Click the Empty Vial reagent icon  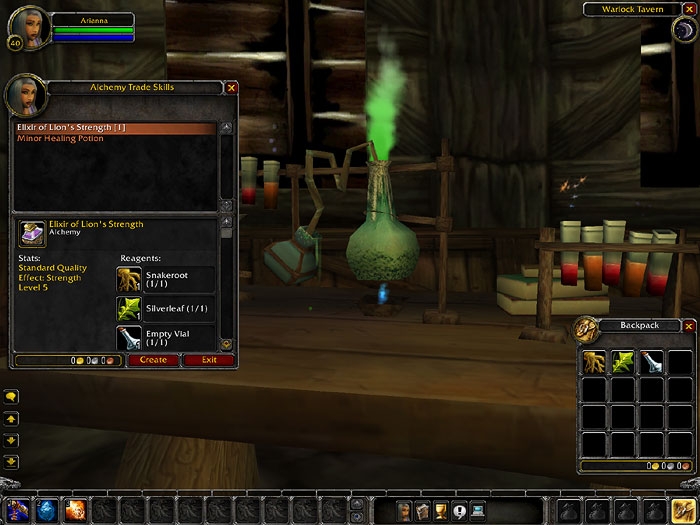[x=129, y=338]
